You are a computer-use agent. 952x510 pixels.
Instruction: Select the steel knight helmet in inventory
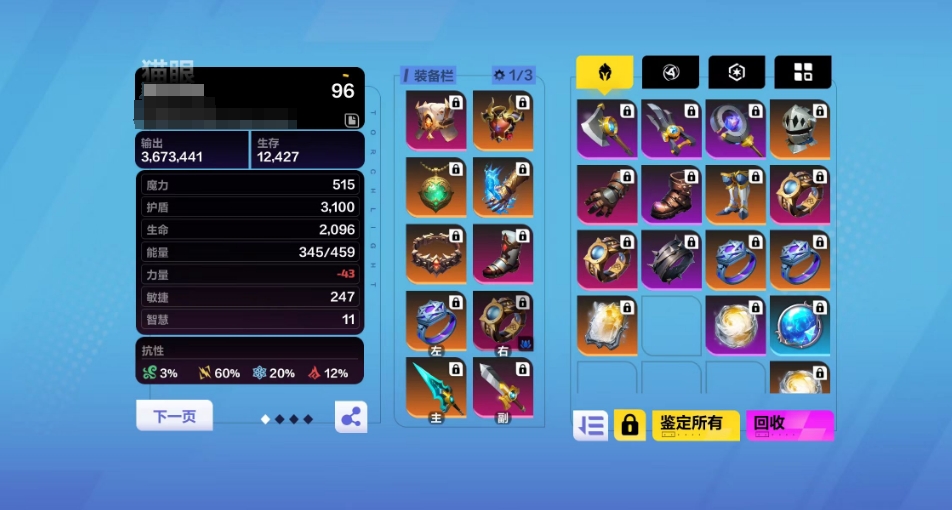coord(799,128)
